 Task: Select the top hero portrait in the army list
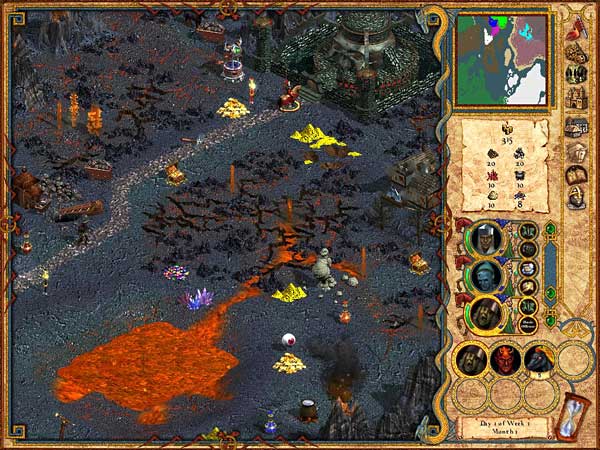pyautogui.click(x=486, y=238)
